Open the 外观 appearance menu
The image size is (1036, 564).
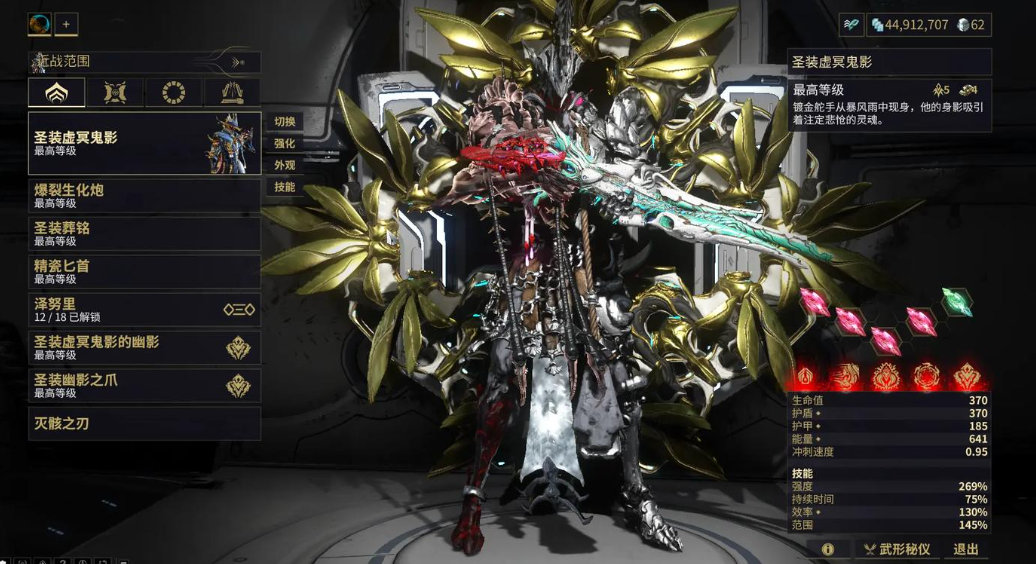(285, 166)
